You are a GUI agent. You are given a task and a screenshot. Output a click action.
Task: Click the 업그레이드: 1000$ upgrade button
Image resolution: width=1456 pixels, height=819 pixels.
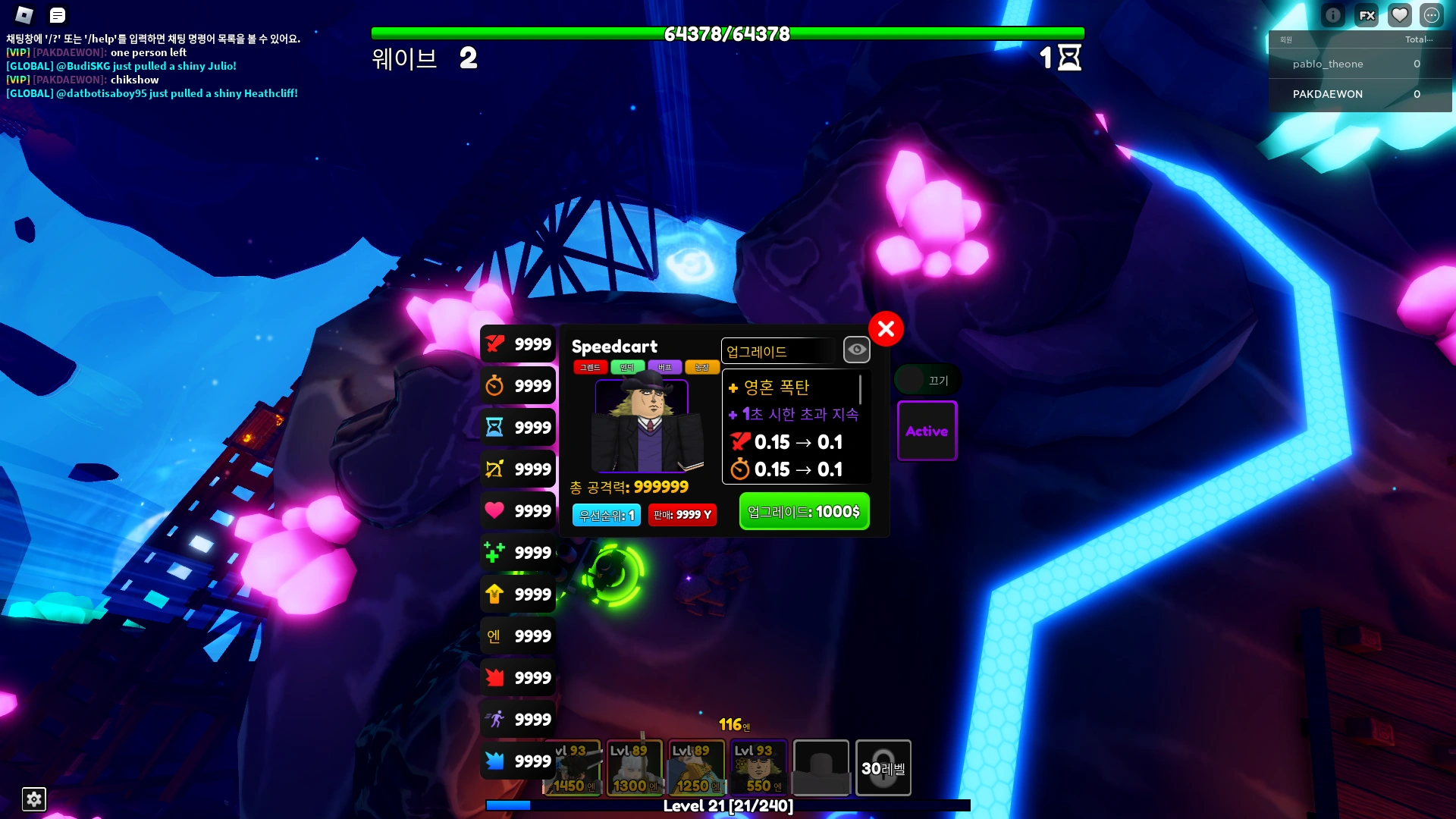tap(803, 511)
